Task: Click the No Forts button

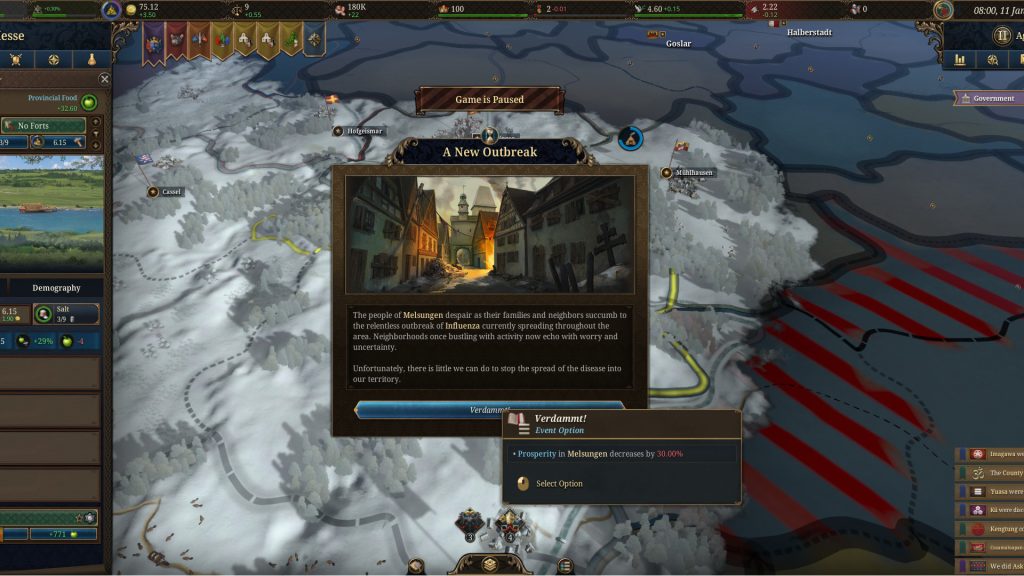Action: click(44, 125)
